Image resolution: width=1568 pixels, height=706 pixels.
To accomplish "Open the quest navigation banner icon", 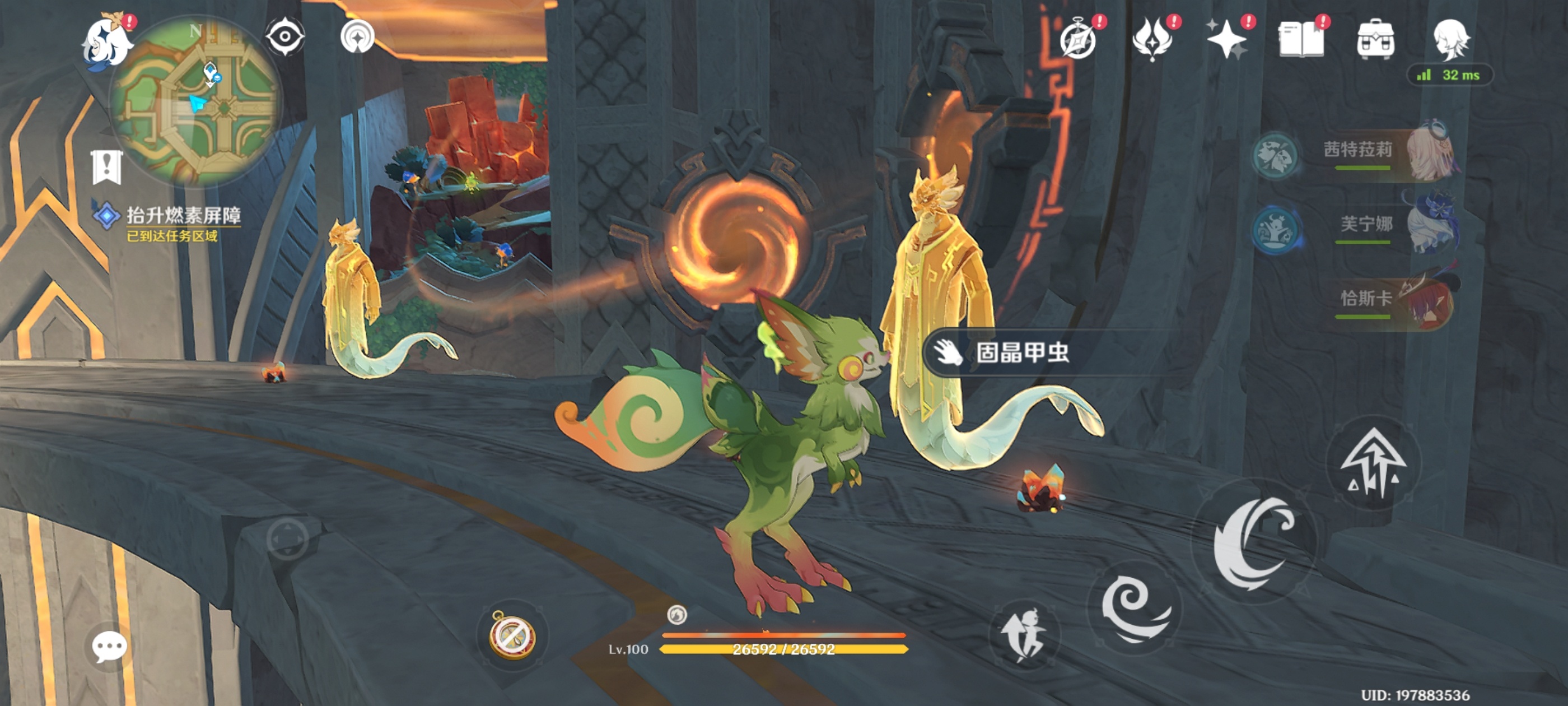I will coord(107,166).
